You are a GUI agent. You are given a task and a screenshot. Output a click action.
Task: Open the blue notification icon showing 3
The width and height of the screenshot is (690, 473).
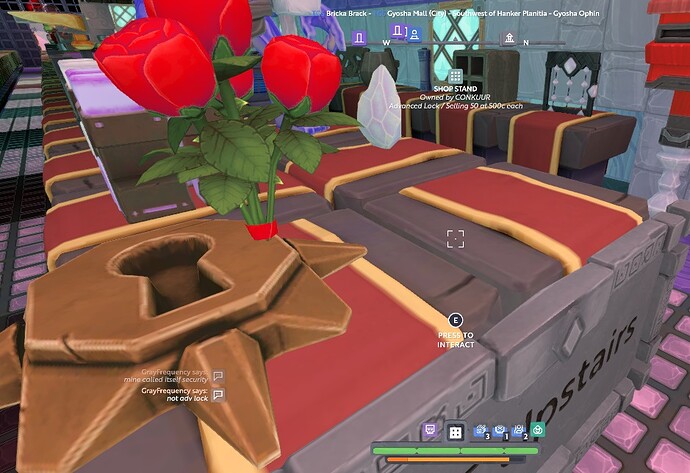coord(480,431)
